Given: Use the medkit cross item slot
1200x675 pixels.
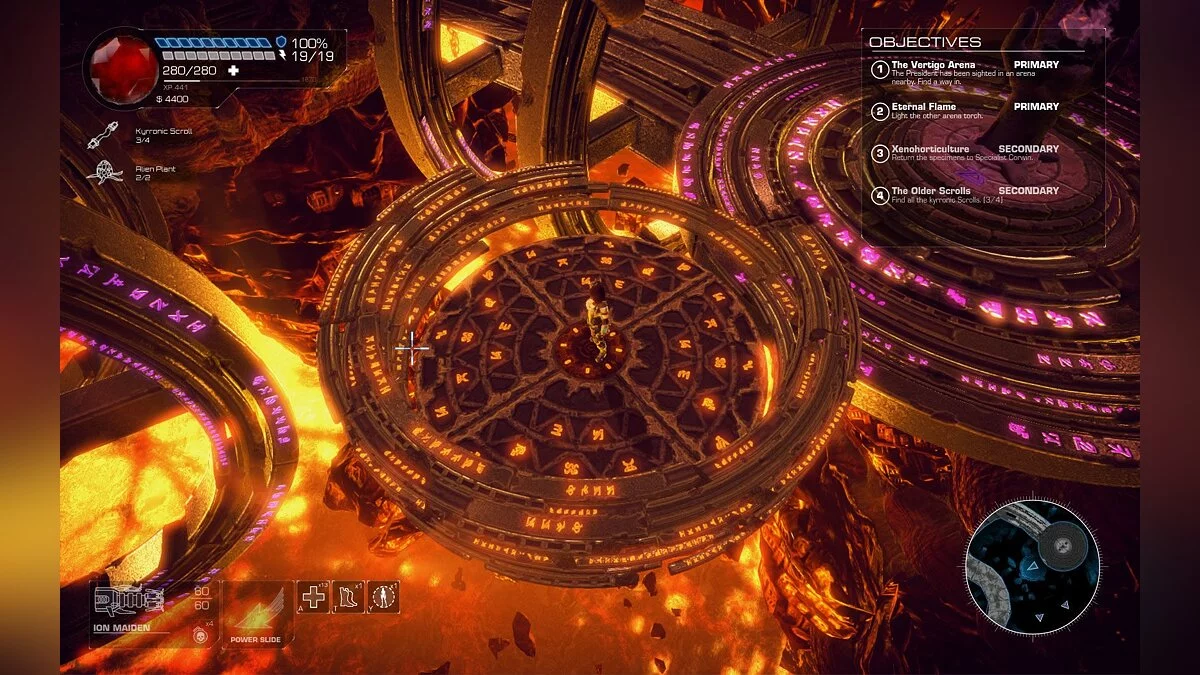Looking at the screenshot, I should coord(314,598).
